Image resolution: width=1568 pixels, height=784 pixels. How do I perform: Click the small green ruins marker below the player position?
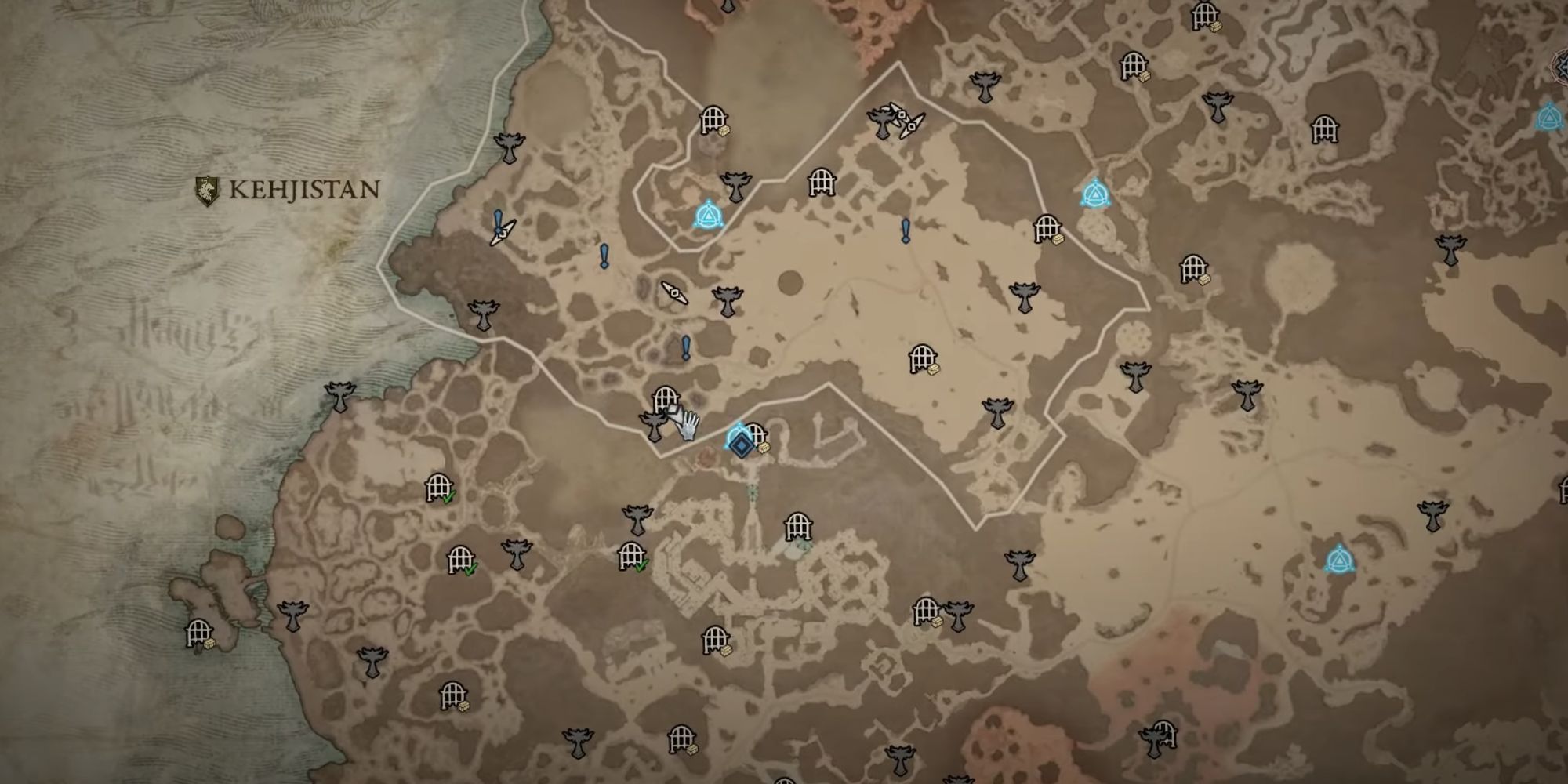tap(752, 492)
